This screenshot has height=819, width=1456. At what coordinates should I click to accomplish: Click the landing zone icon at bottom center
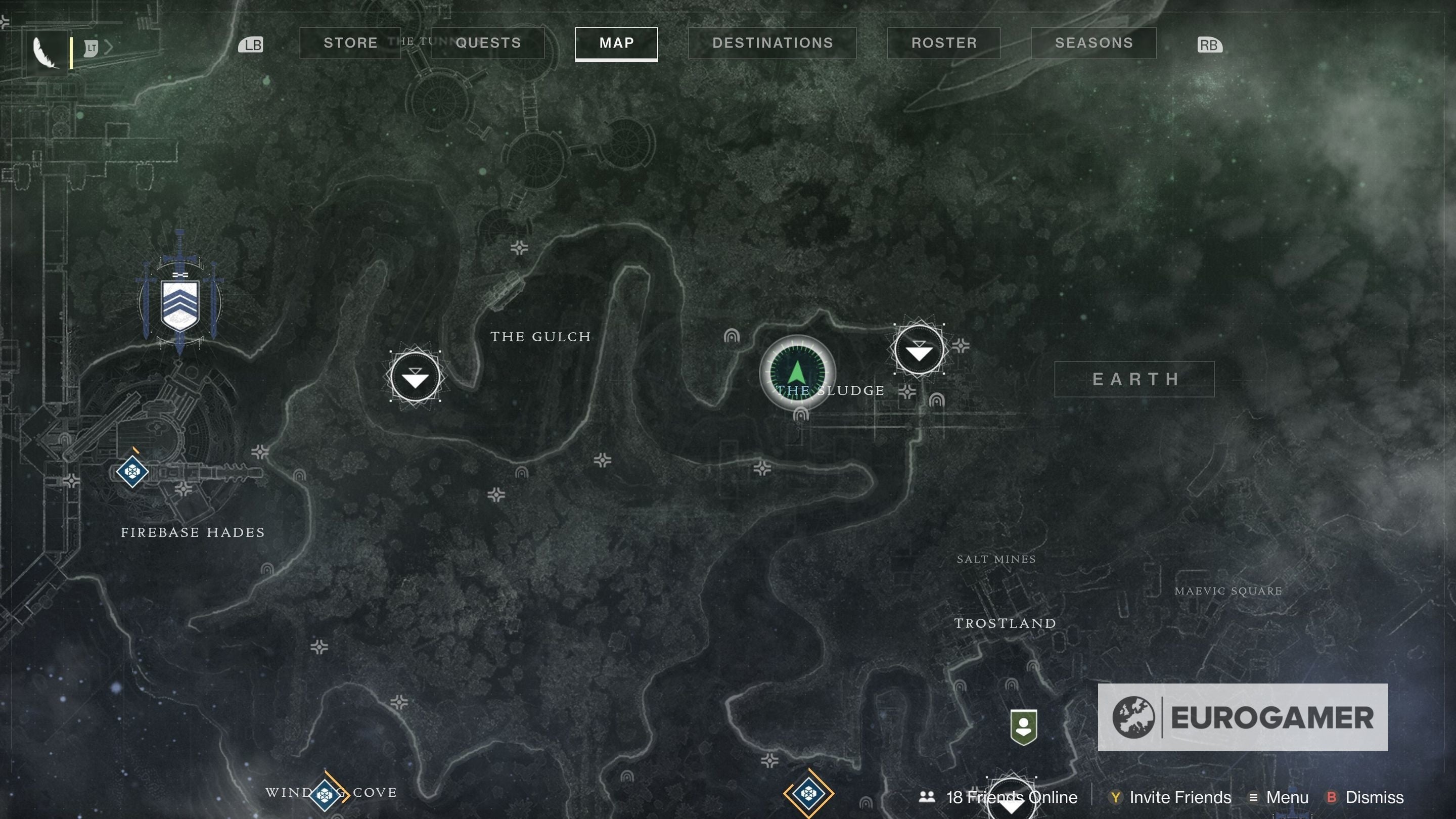(808, 794)
